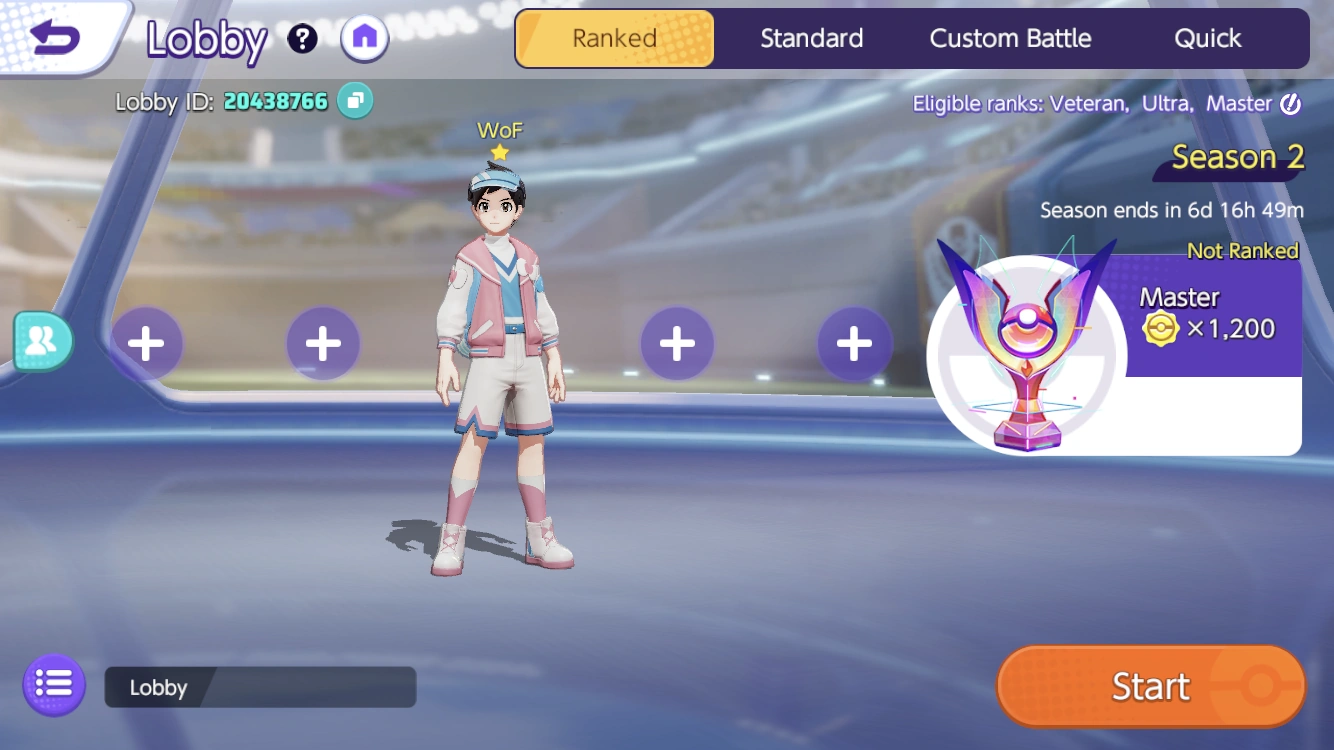Image resolution: width=1334 pixels, height=750 pixels.
Task: Open the lobby help panel
Action: coord(302,38)
